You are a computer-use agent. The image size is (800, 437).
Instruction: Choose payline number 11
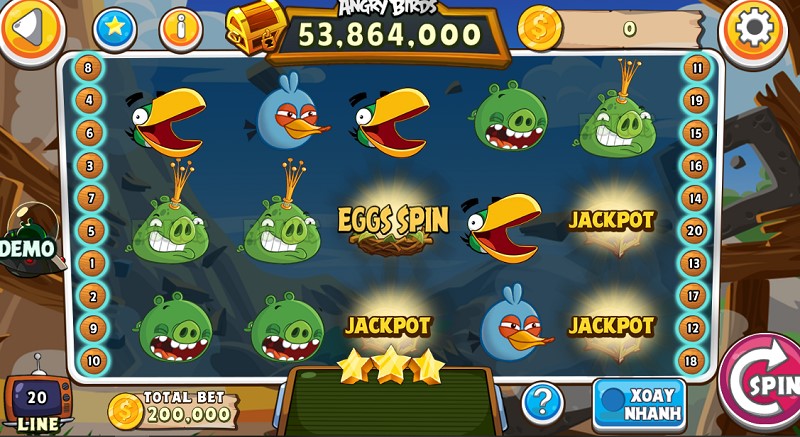696,69
